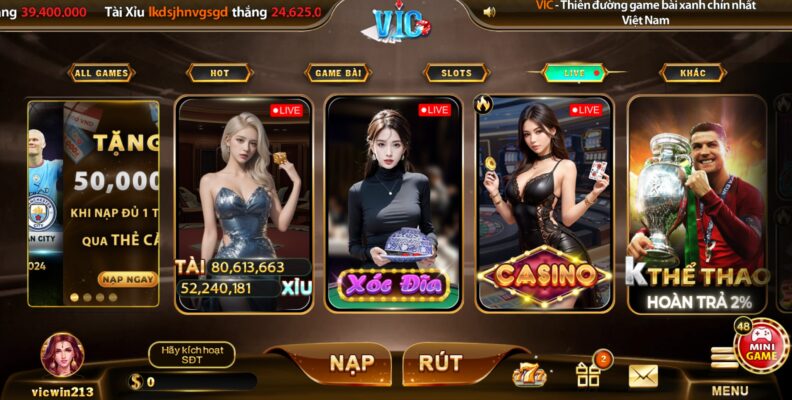The width and height of the screenshot is (792, 400).
Task: Open the HOT games tab
Action: coord(219,73)
